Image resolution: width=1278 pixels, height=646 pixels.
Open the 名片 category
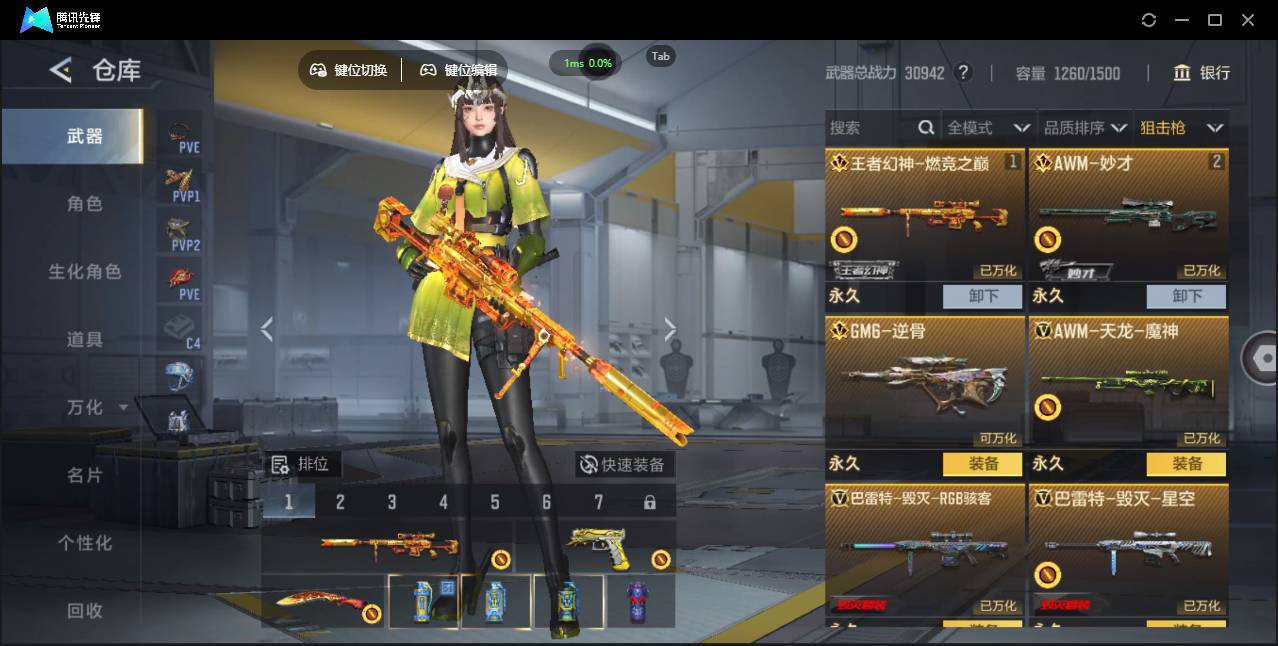(x=85, y=476)
